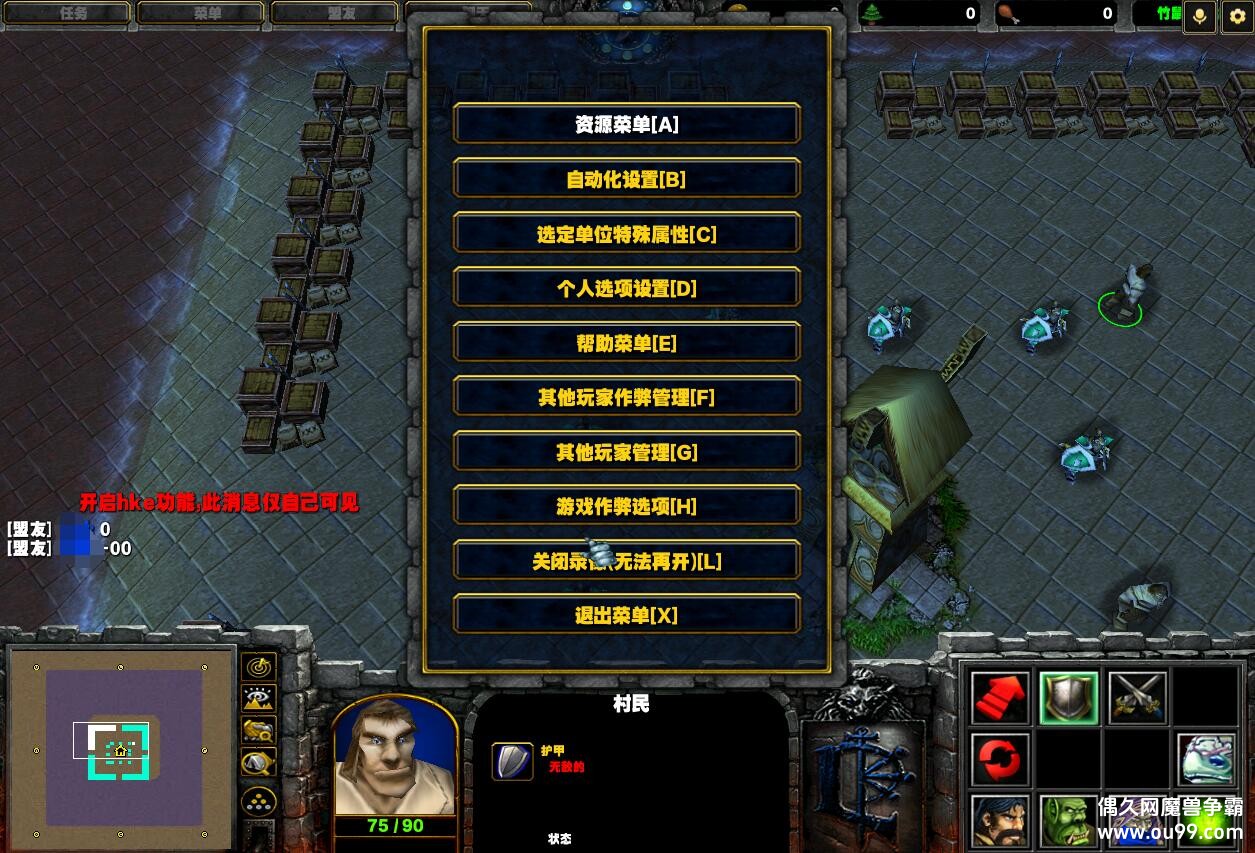Select 其他玩家作弊管理[F] entry
The image size is (1255, 853).
coord(627,398)
